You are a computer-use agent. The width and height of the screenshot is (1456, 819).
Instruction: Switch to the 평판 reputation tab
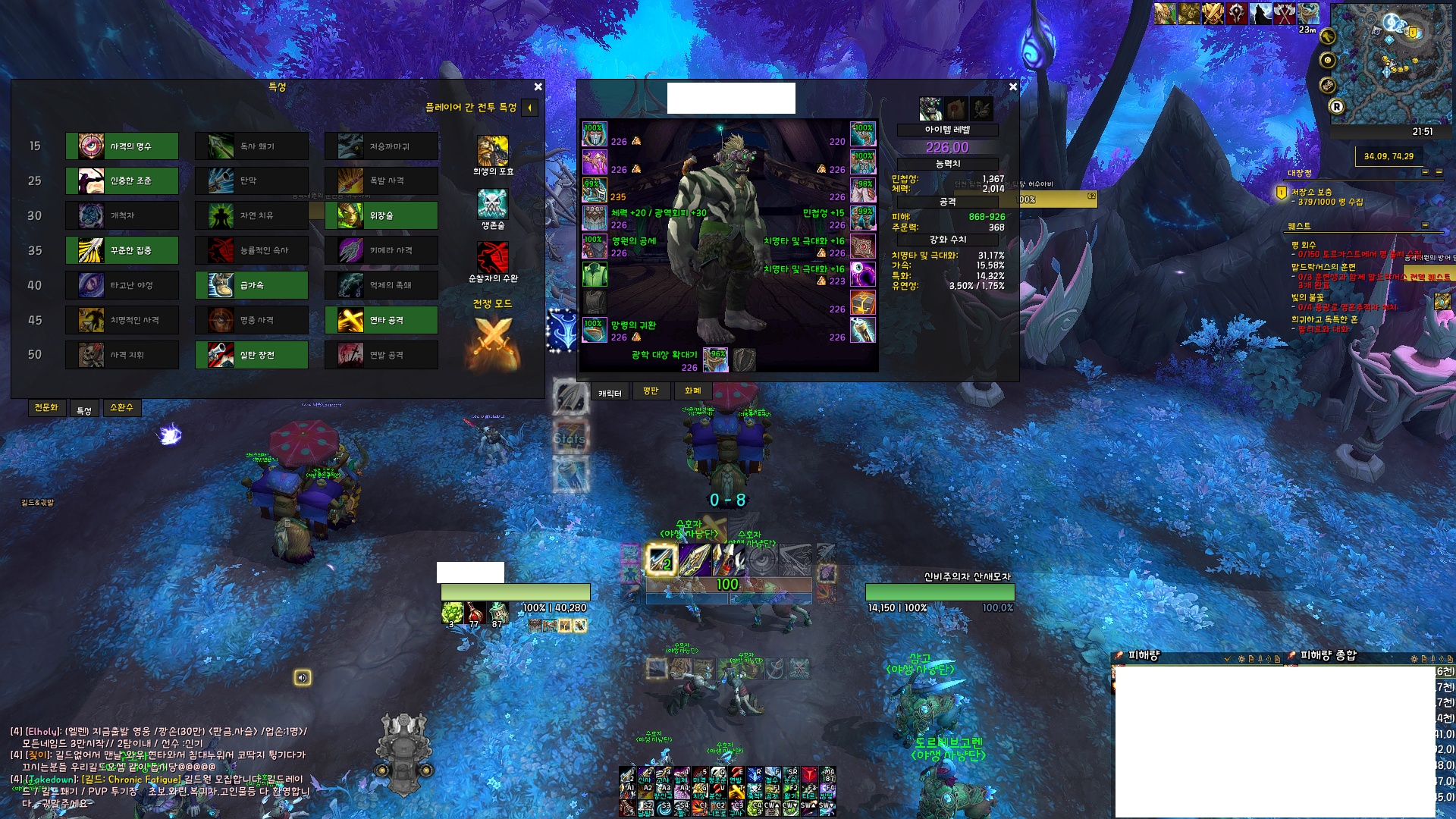pos(651,391)
